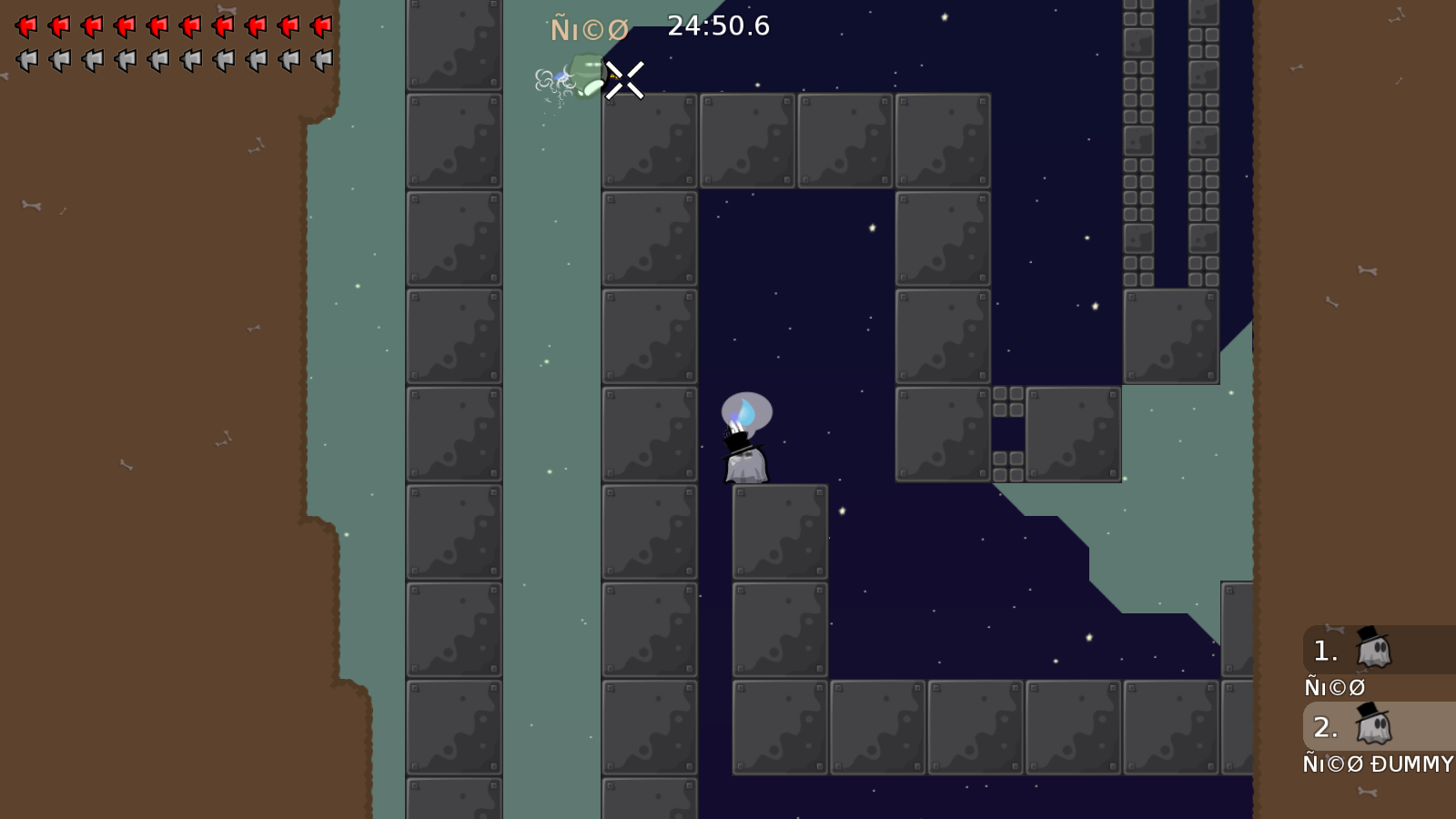
Task: Click the ghost avatar beside rank 1
Action: click(1372, 650)
